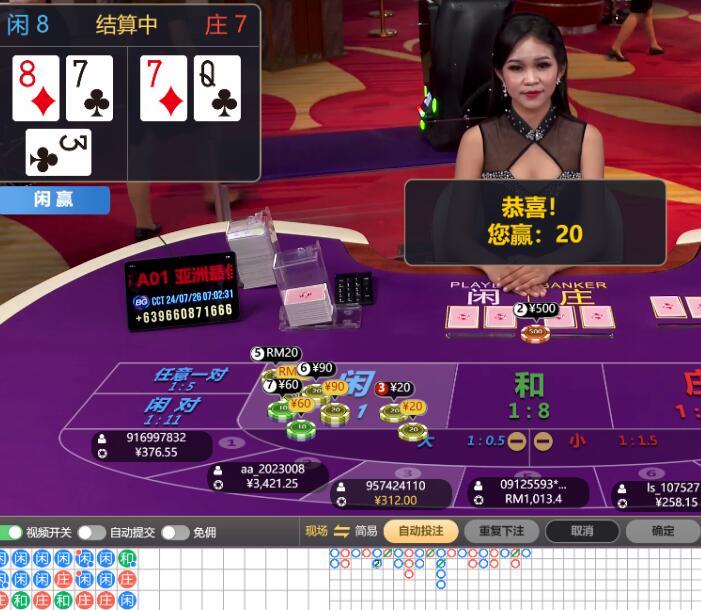Bet on the 任意一对 any pair area

190,378
